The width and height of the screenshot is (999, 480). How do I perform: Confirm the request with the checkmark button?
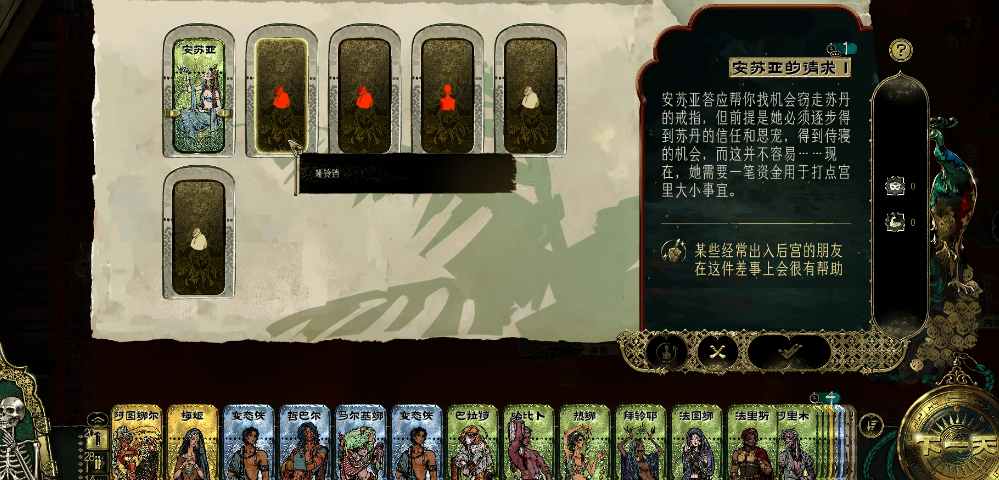[x=789, y=351]
